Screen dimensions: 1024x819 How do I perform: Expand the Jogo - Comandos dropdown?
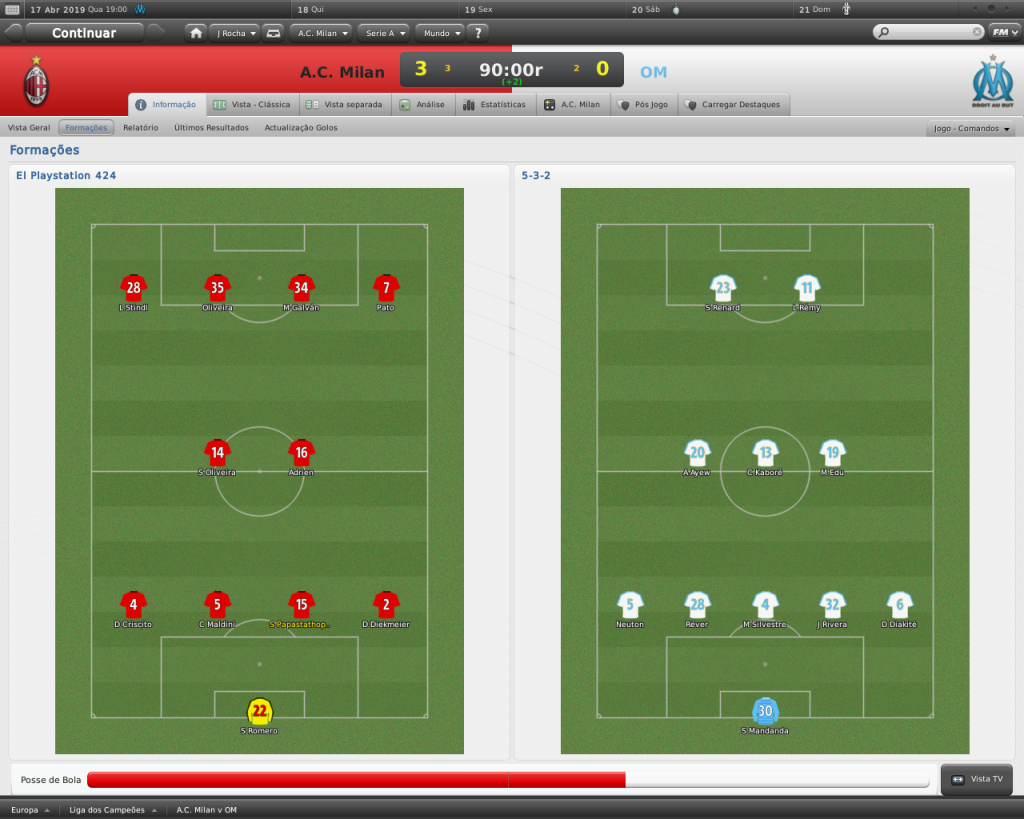[972, 129]
